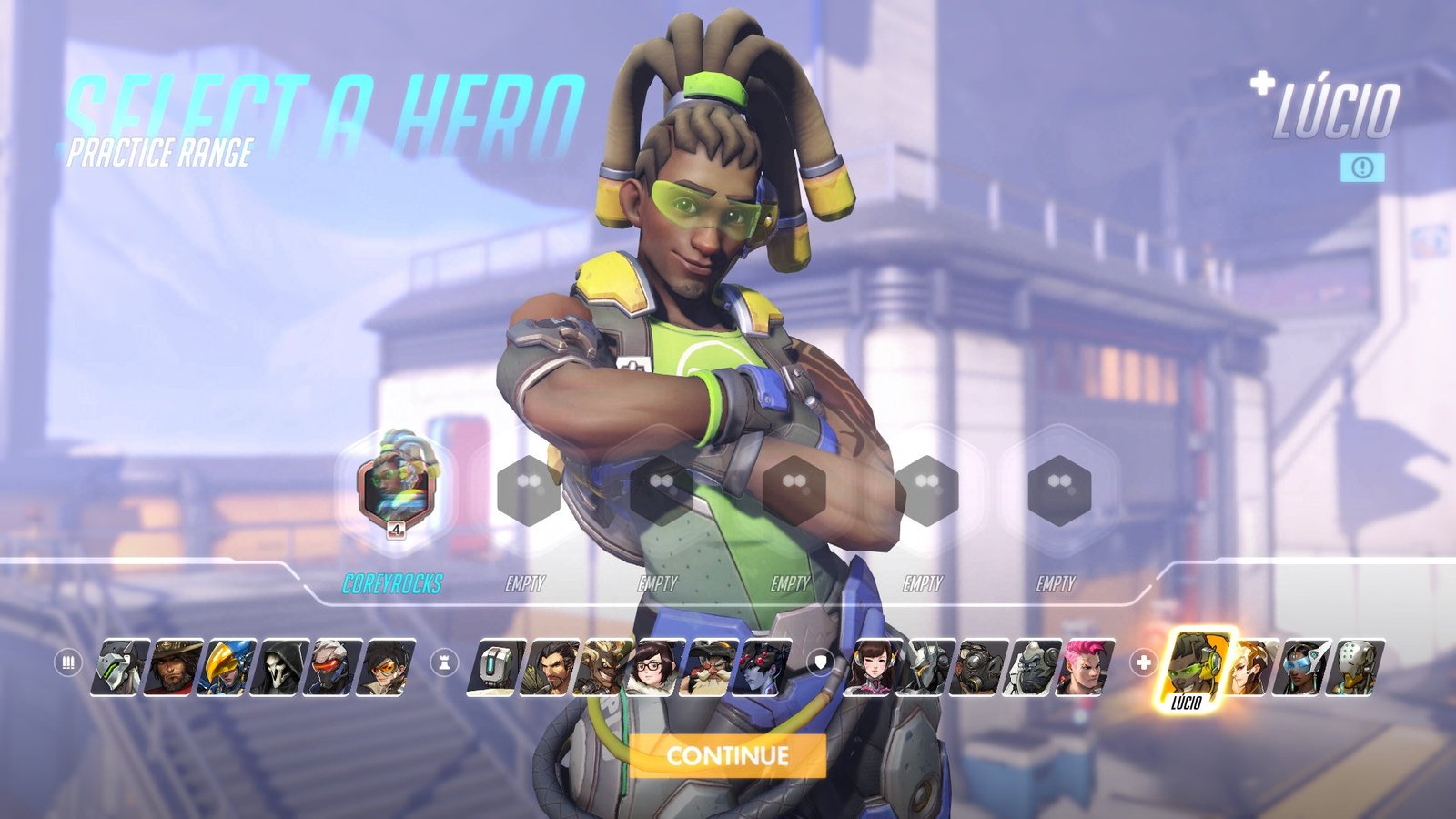This screenshot has width=1456, height=819.
Task: Select the pink-haired Zarya portrait
Action: pyautogui.click(x=1086, y=667)
